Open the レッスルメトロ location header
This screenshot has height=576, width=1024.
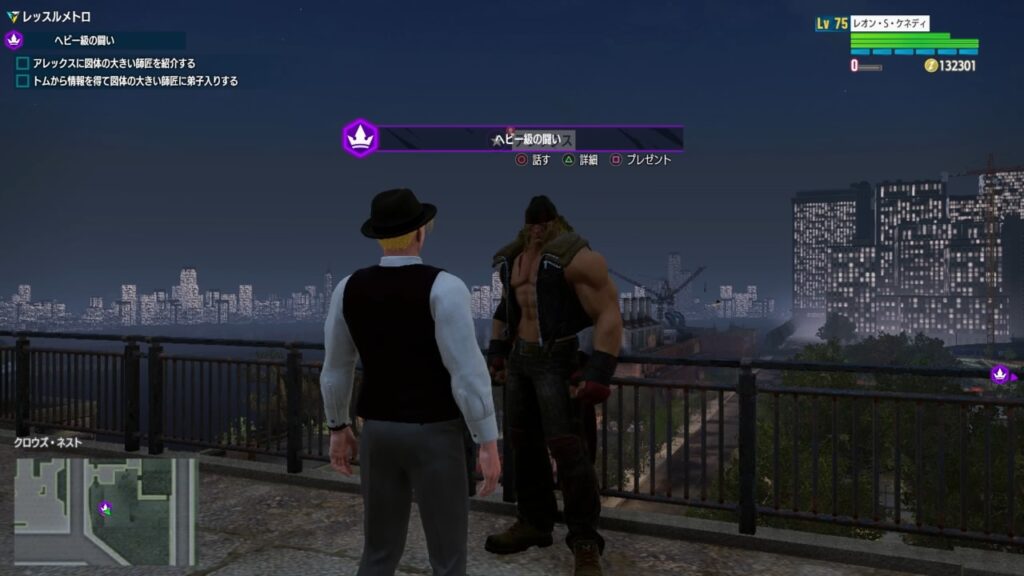tap(55, 17)
